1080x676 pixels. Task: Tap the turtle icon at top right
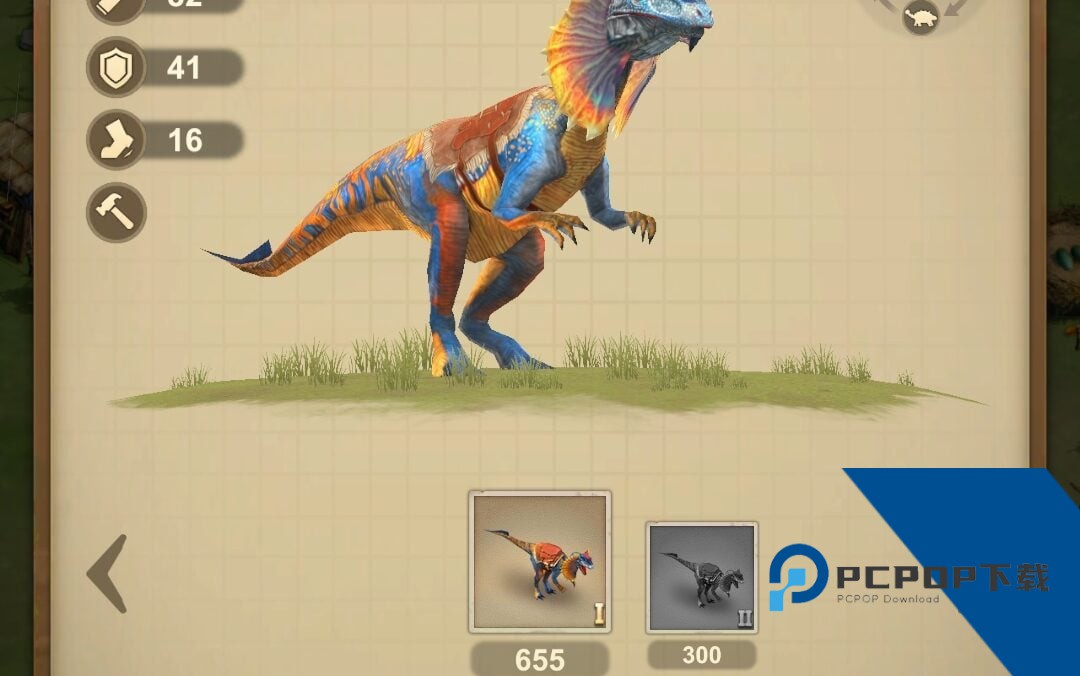[x=920, y=17]
